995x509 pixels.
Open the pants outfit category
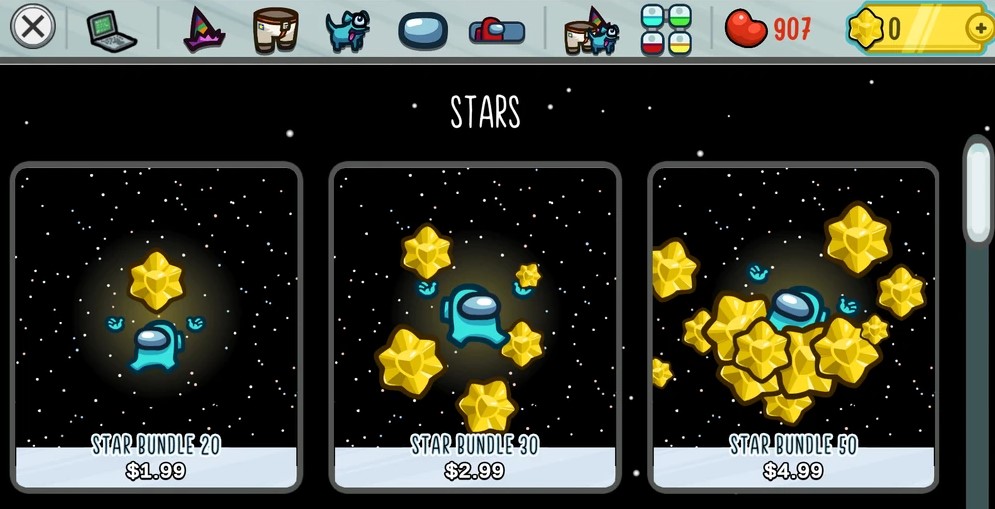coord(275,29)
